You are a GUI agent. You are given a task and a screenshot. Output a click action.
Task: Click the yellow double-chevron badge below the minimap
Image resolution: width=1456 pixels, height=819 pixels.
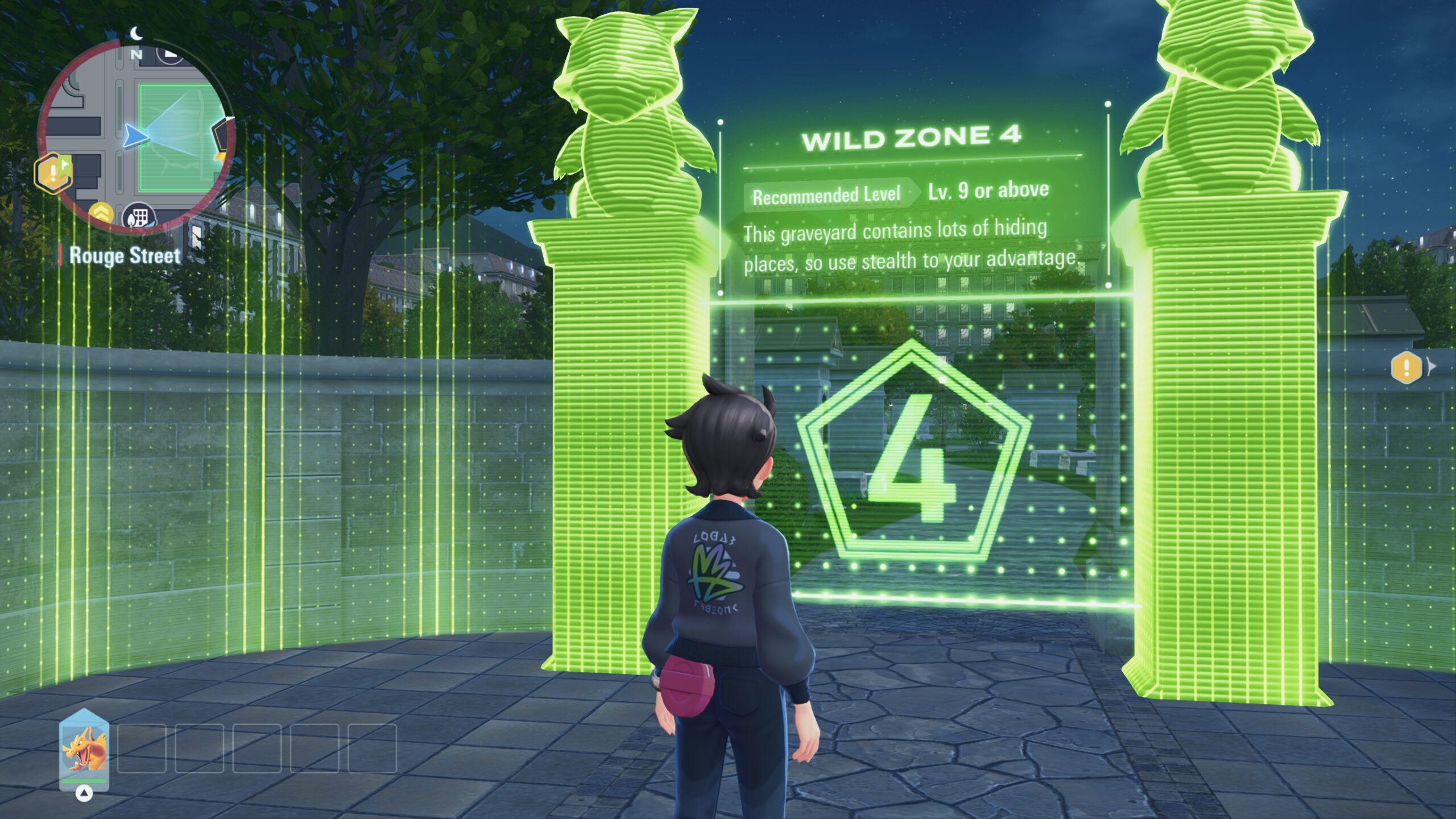coord(101,211)
